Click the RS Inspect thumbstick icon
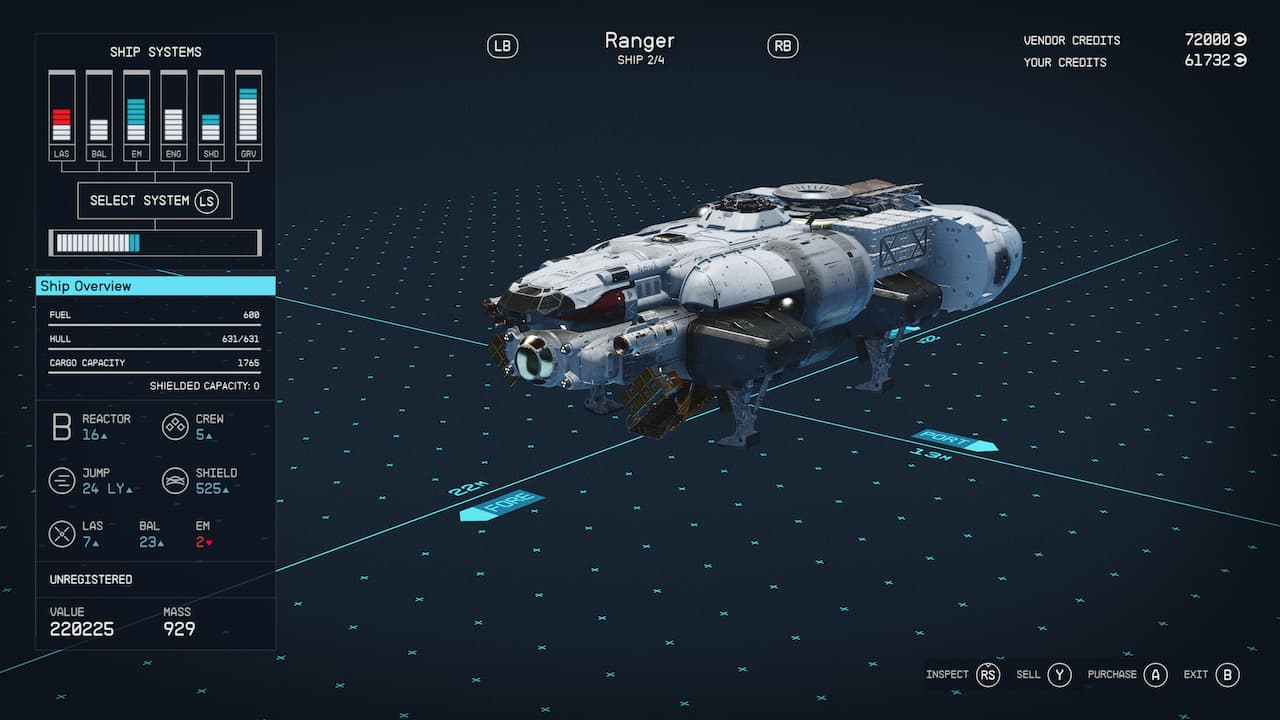Viewport: 1280px width, 720px height. pos(989,675)
